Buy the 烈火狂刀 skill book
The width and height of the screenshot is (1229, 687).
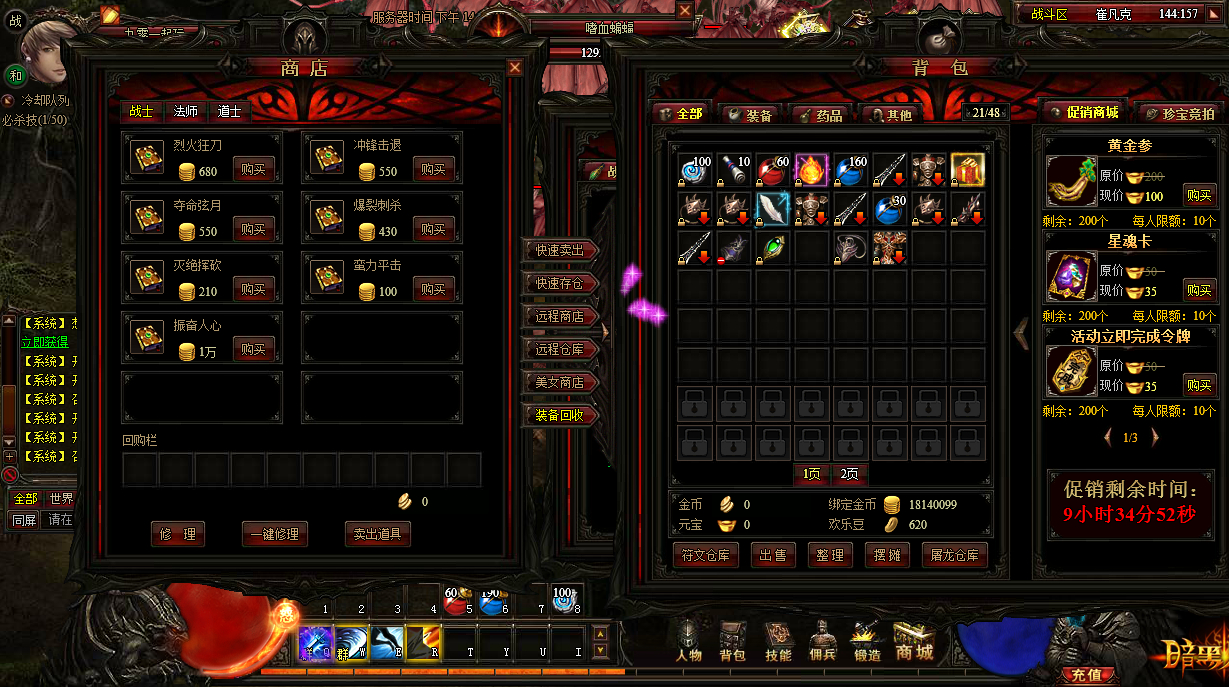pyautogui.click(x=253, y=170)
